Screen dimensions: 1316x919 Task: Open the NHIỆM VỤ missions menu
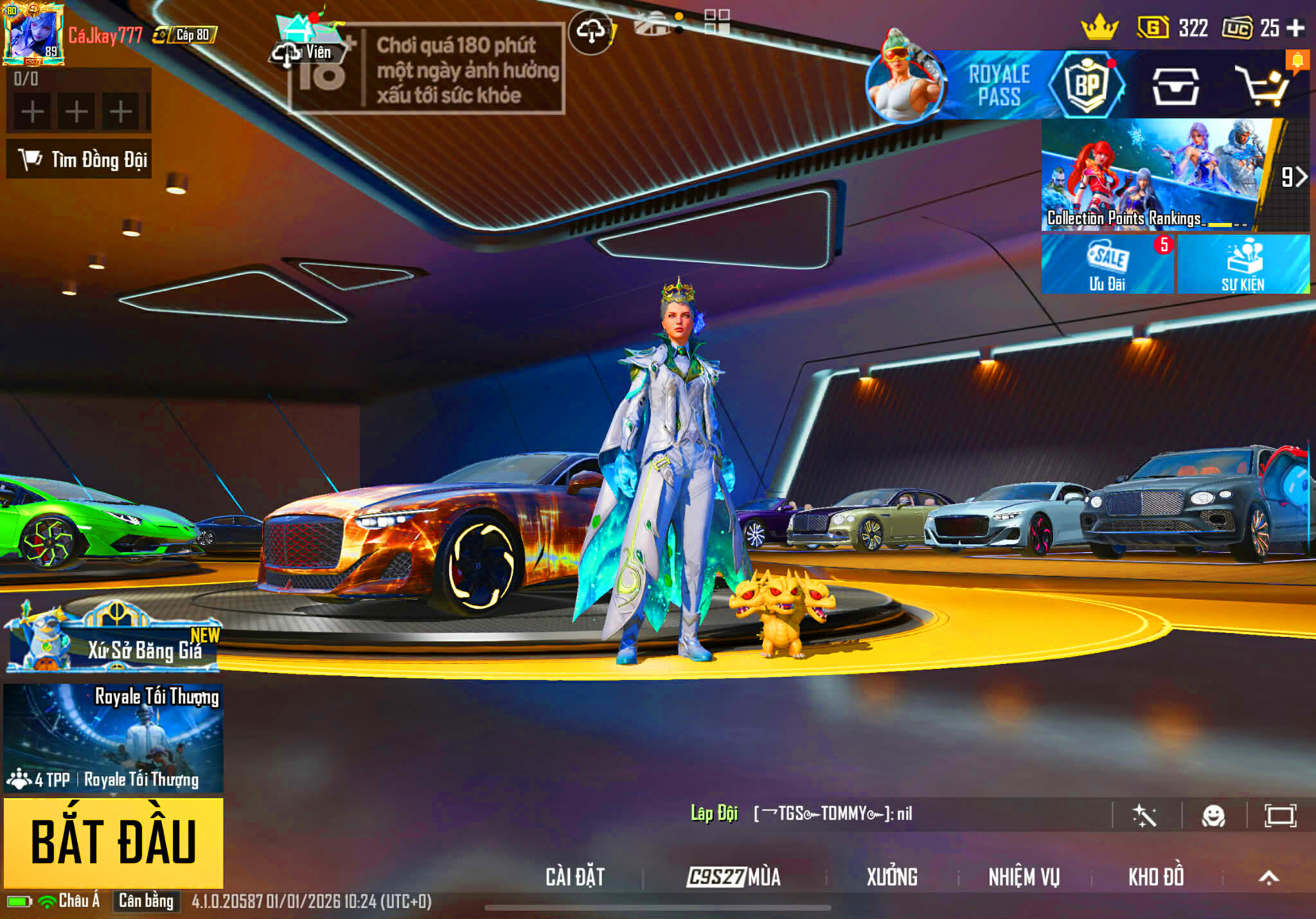point(1024,877)
